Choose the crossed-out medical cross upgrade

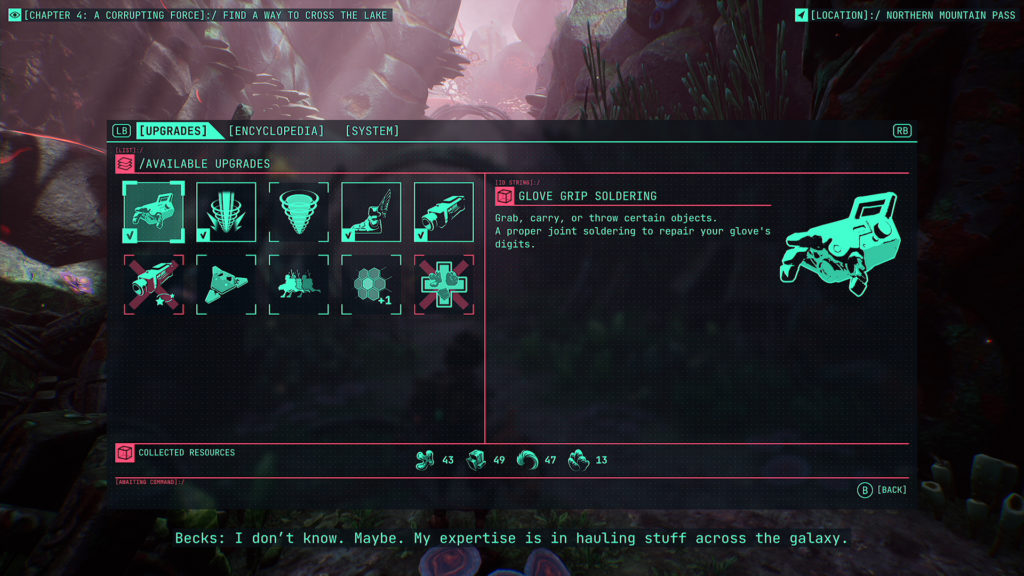coord(444,284)
